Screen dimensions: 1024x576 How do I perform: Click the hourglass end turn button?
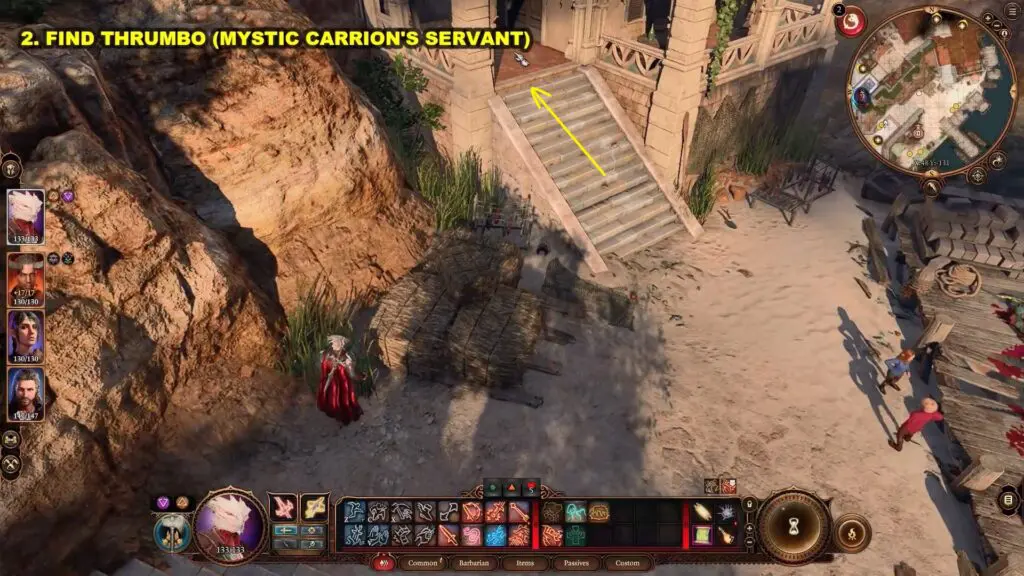[x=794, y=526]
